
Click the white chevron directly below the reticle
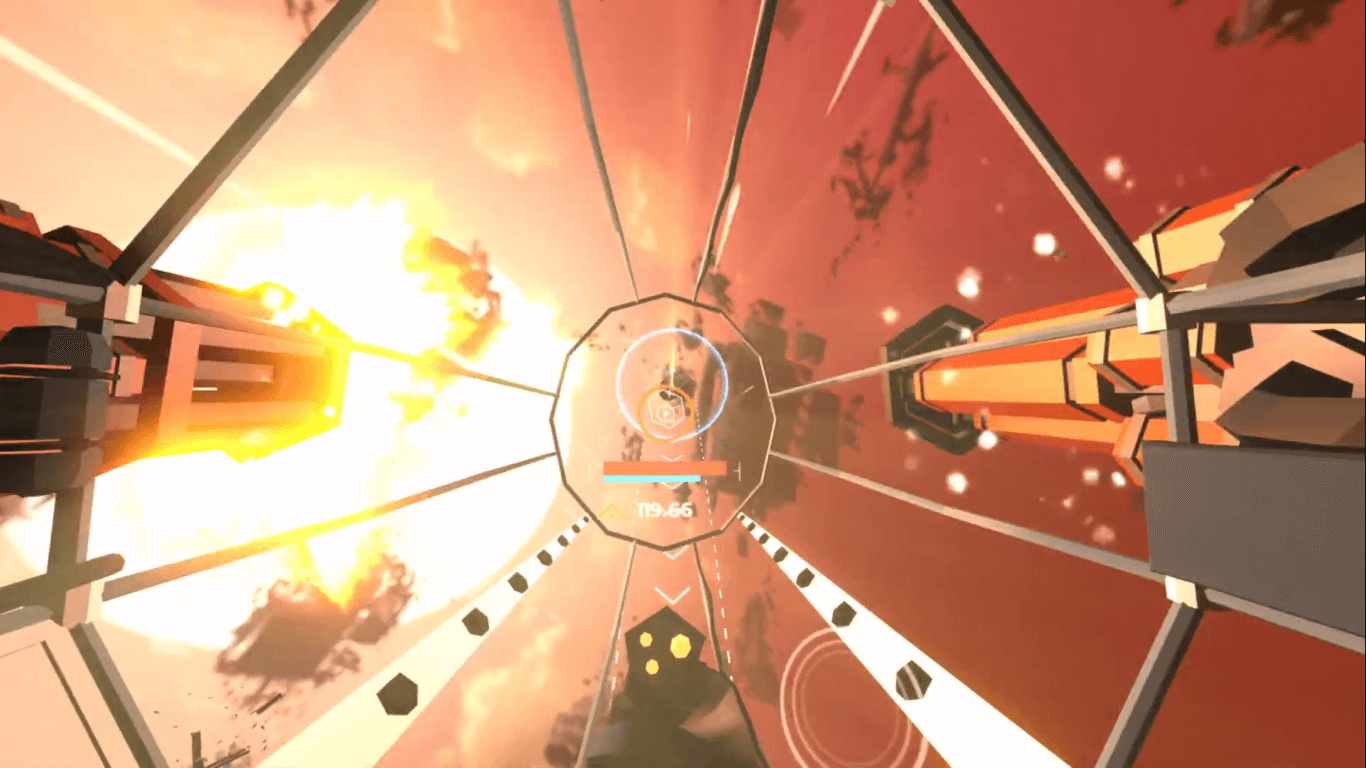tap(670, 457)
